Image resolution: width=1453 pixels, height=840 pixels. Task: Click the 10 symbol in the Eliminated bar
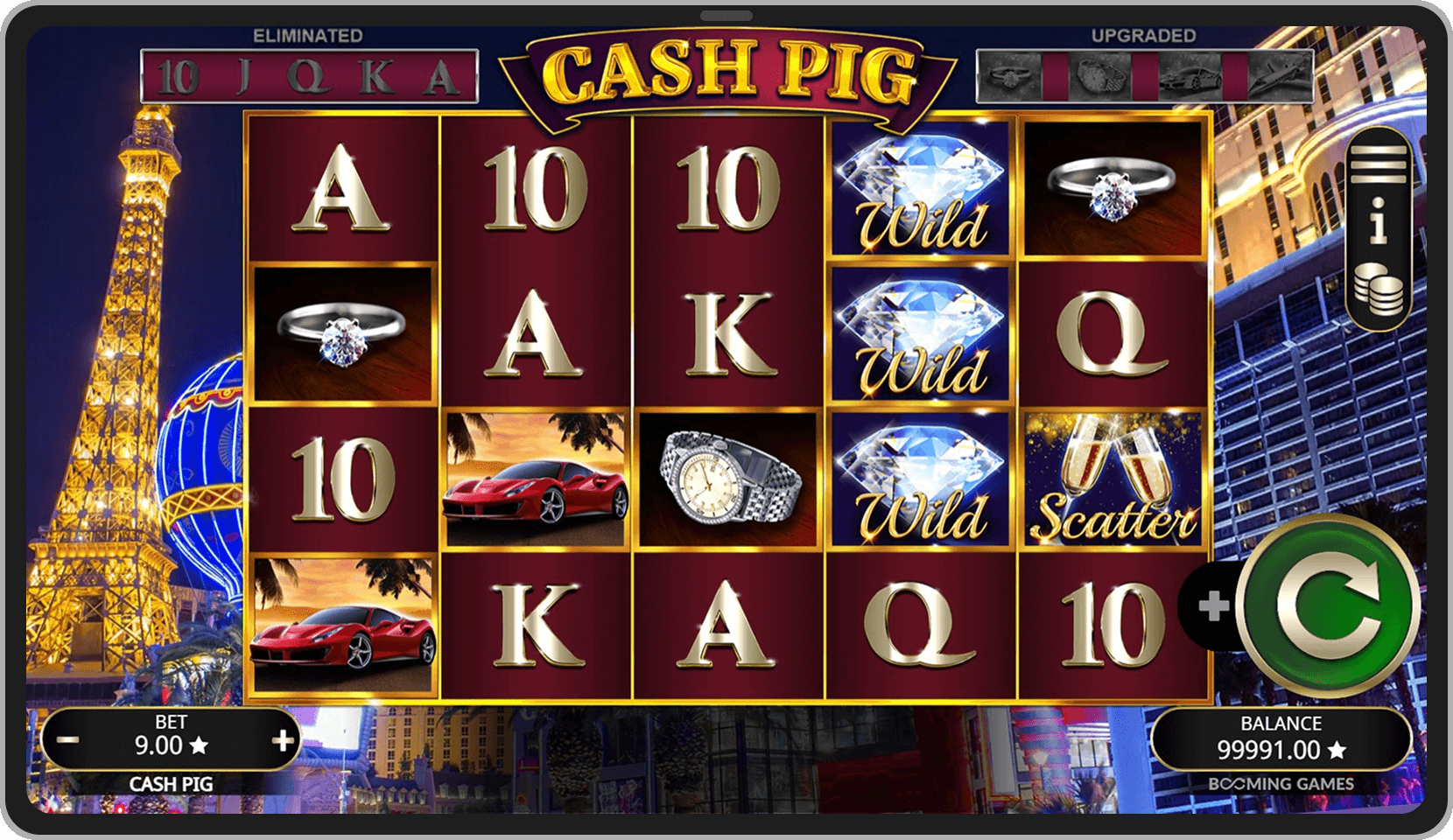pos(179,76)
